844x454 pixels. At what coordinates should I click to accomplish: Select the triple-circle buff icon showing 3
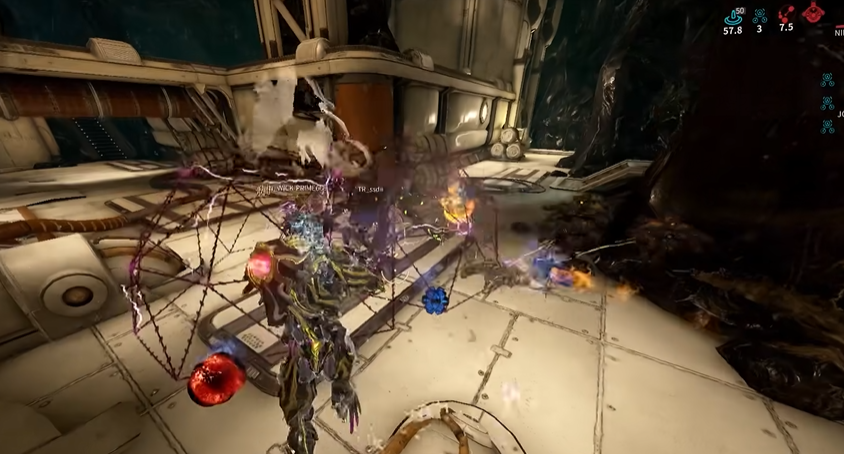coord(760,14)
